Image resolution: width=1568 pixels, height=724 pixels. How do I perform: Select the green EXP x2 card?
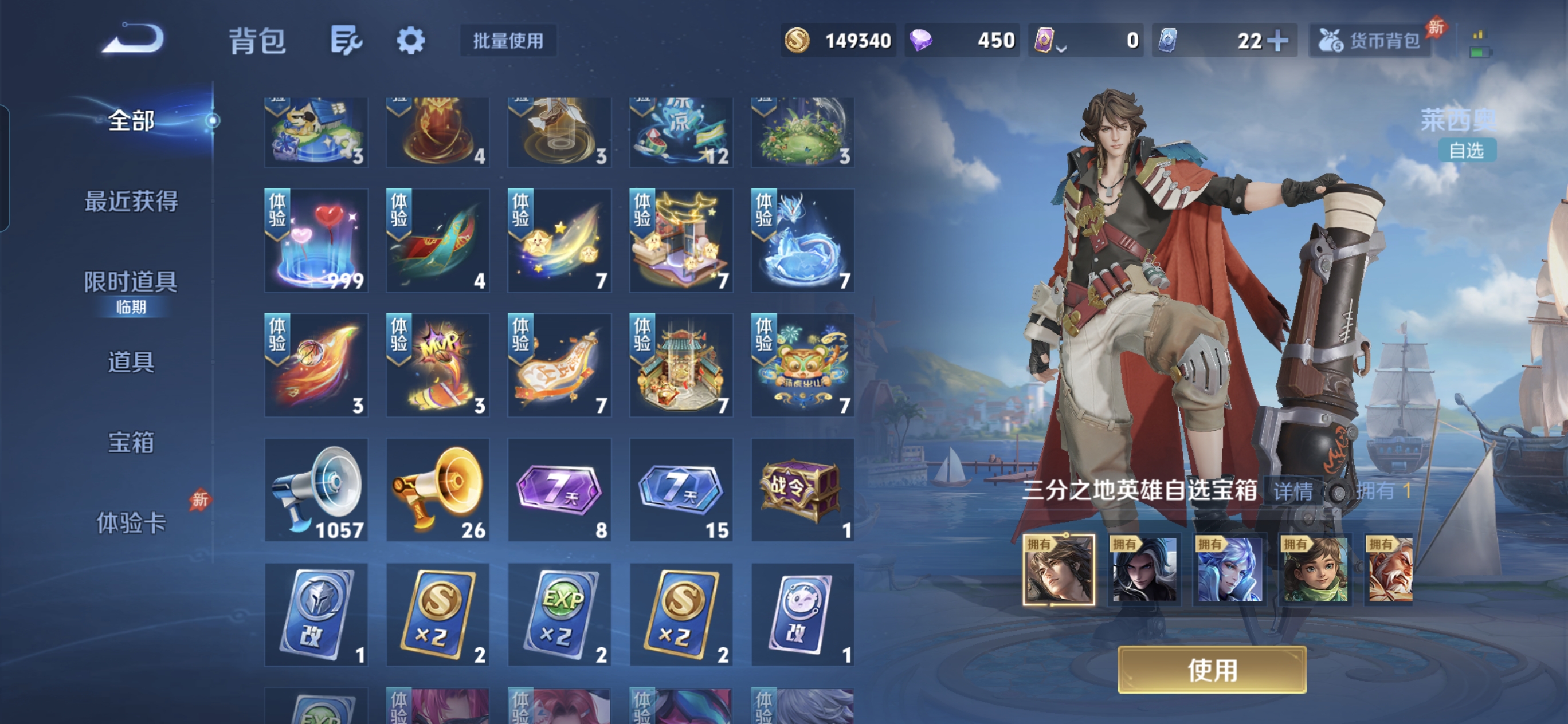click(559, 615)
